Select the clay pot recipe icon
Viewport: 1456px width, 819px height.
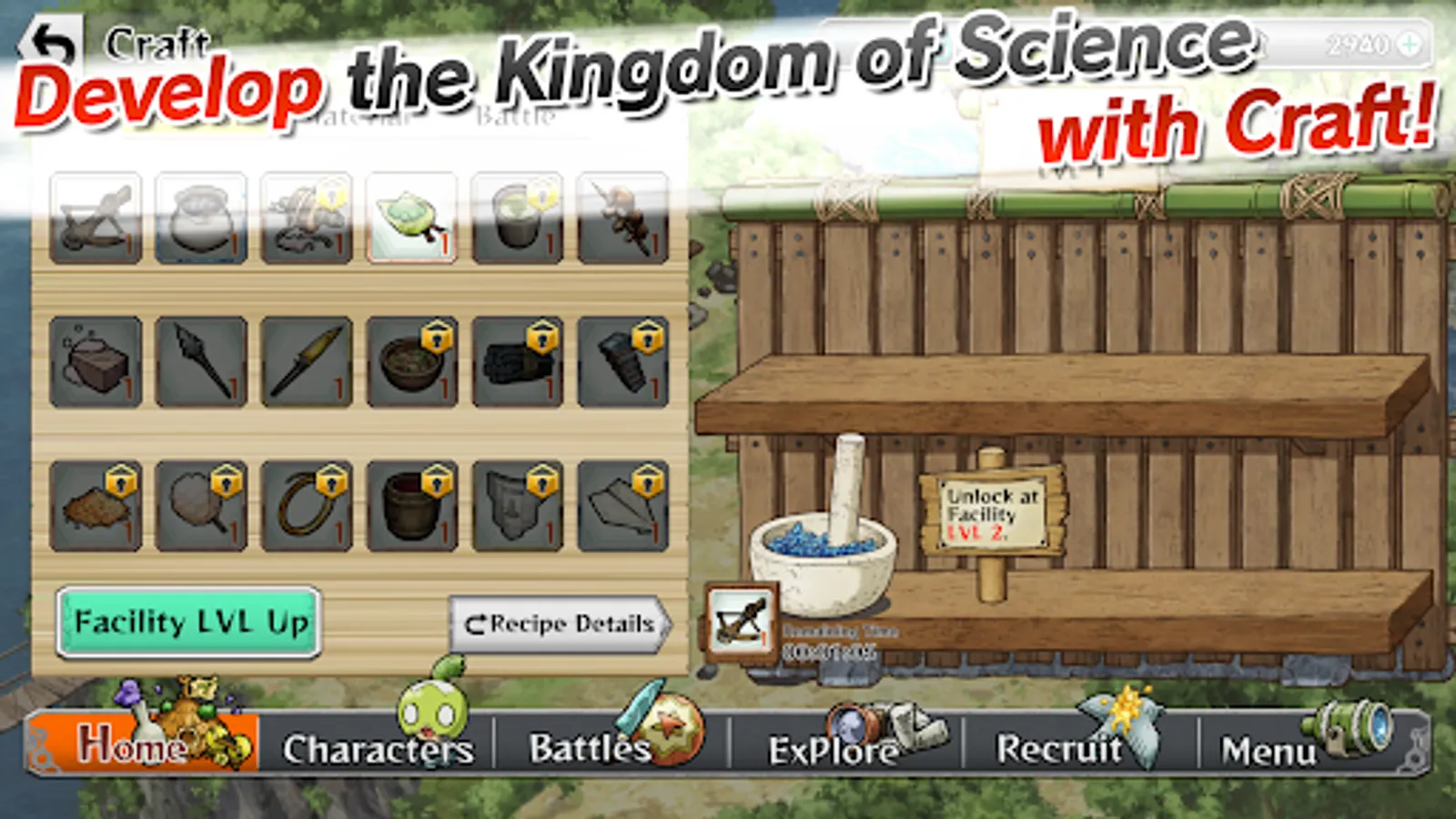[202, 218]
